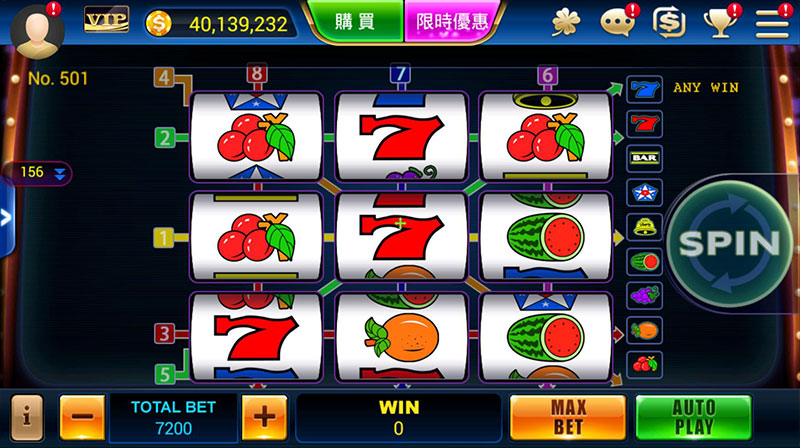Open the four-leaf clover icon
The width and height of the screenshot is (800, 448).
pos(566,21)
